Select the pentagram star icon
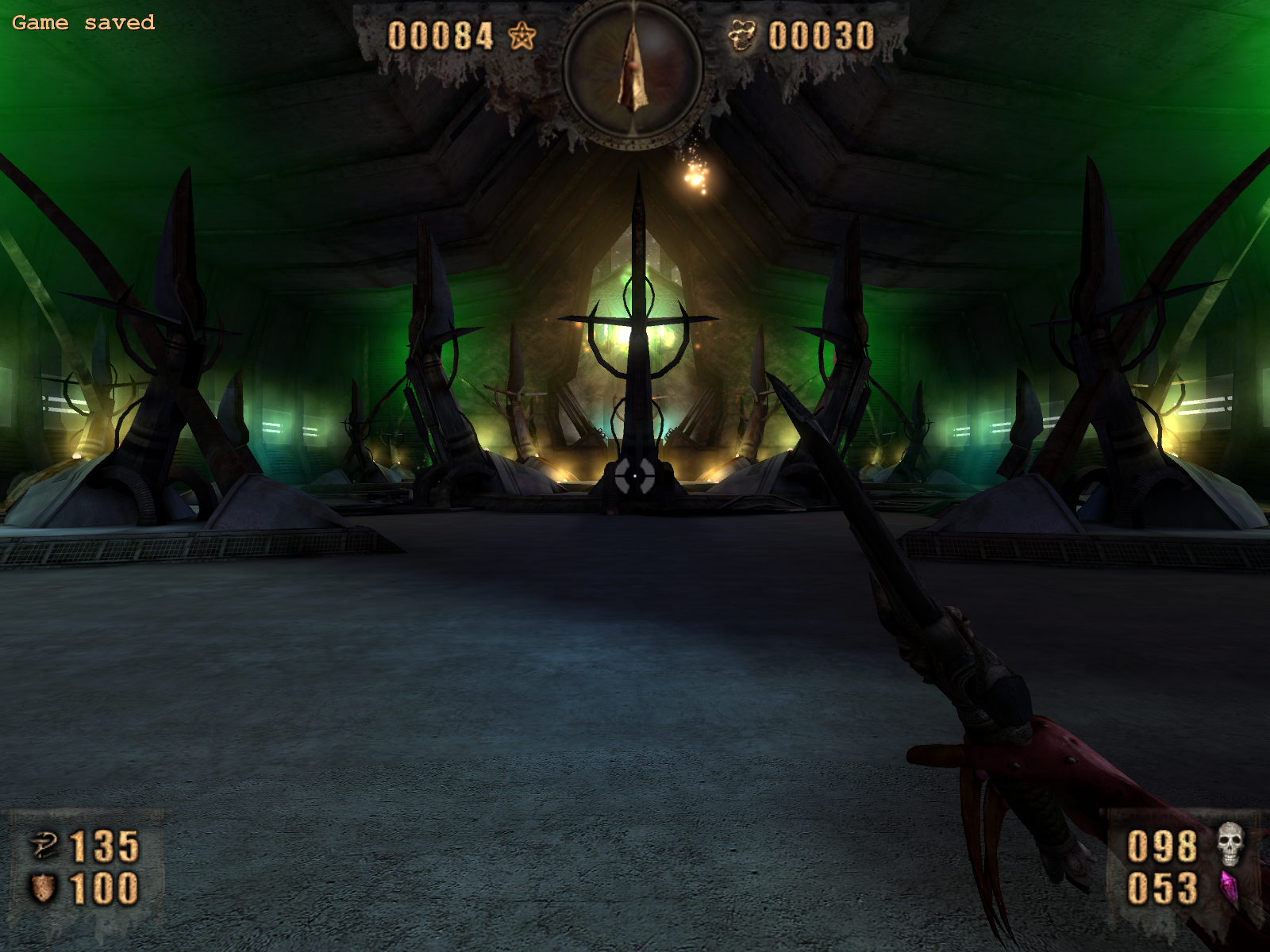Image resolution: width=1270 pixels, height=952 pixels. tap(521, 36)
